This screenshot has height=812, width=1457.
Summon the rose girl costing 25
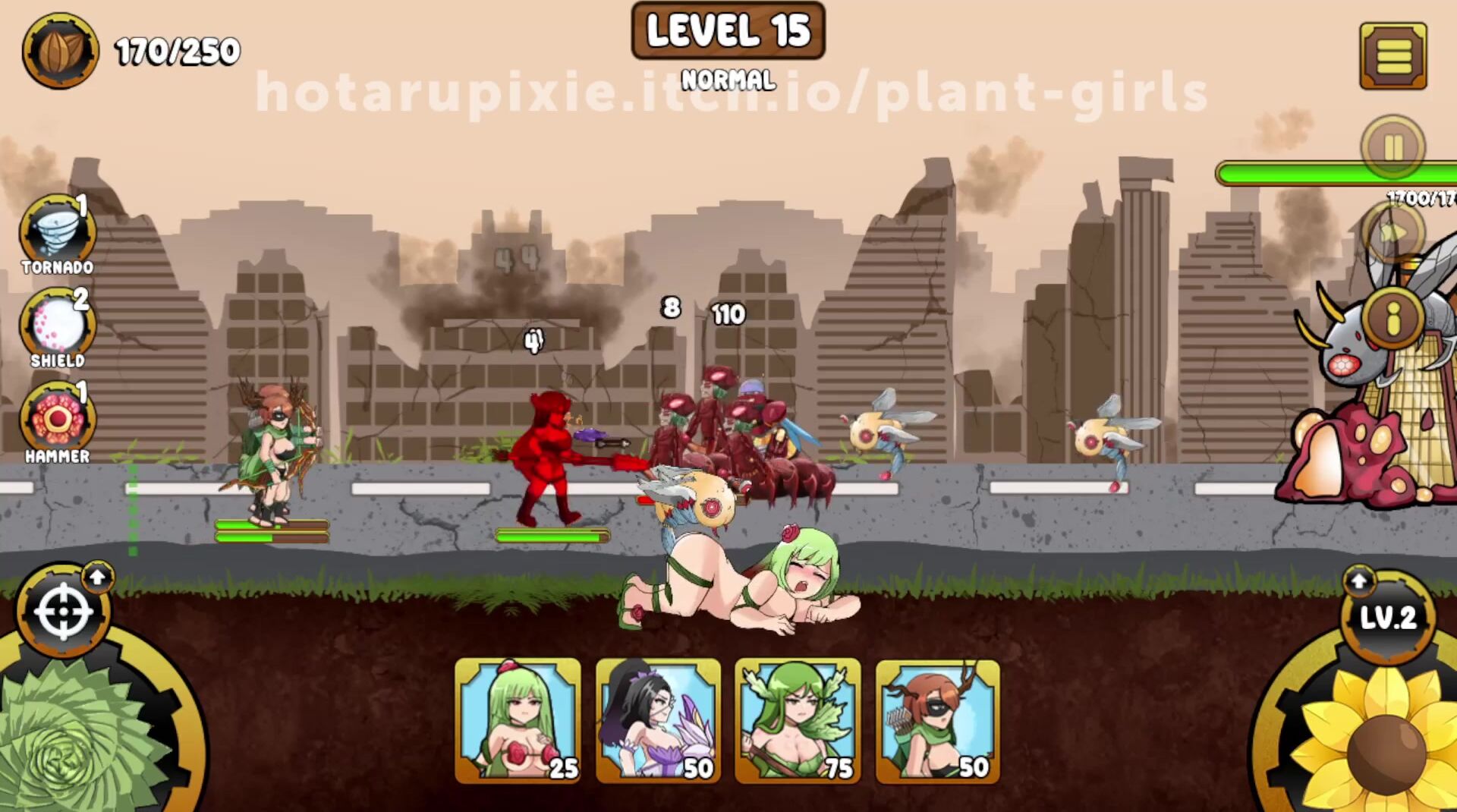coord(518,720)
